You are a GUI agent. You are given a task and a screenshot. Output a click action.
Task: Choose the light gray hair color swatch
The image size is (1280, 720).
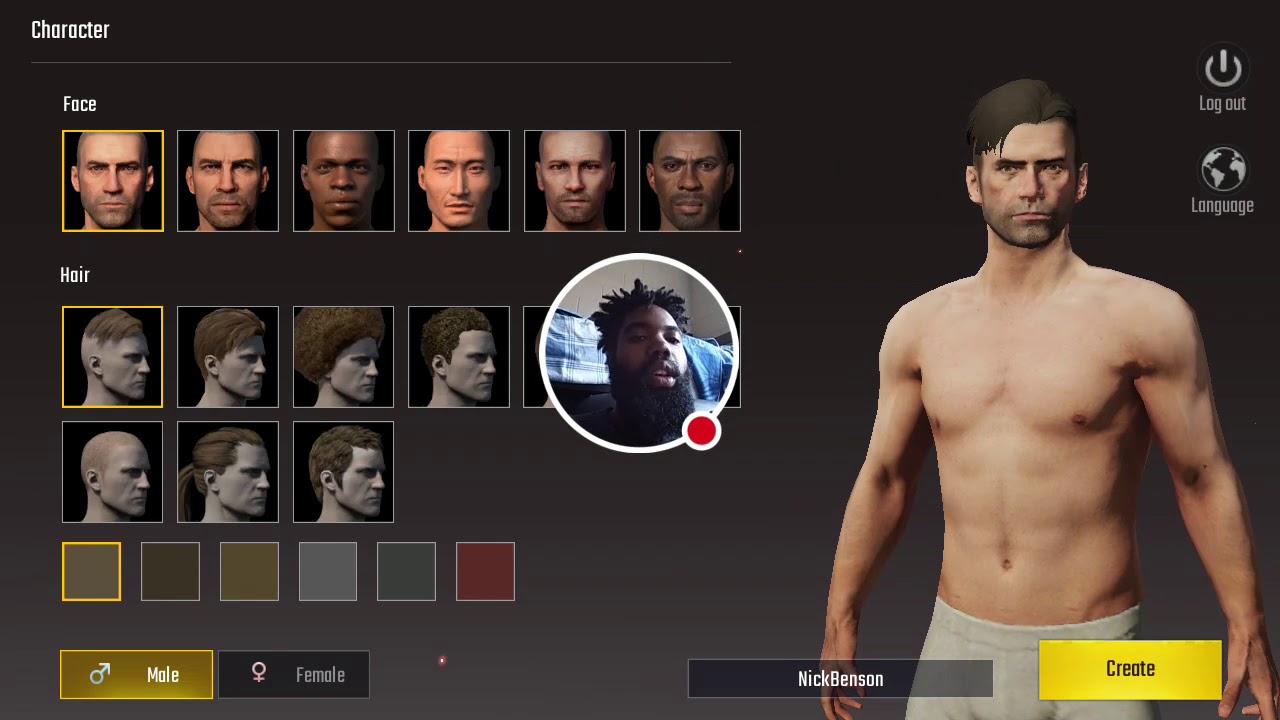[328, 571]
